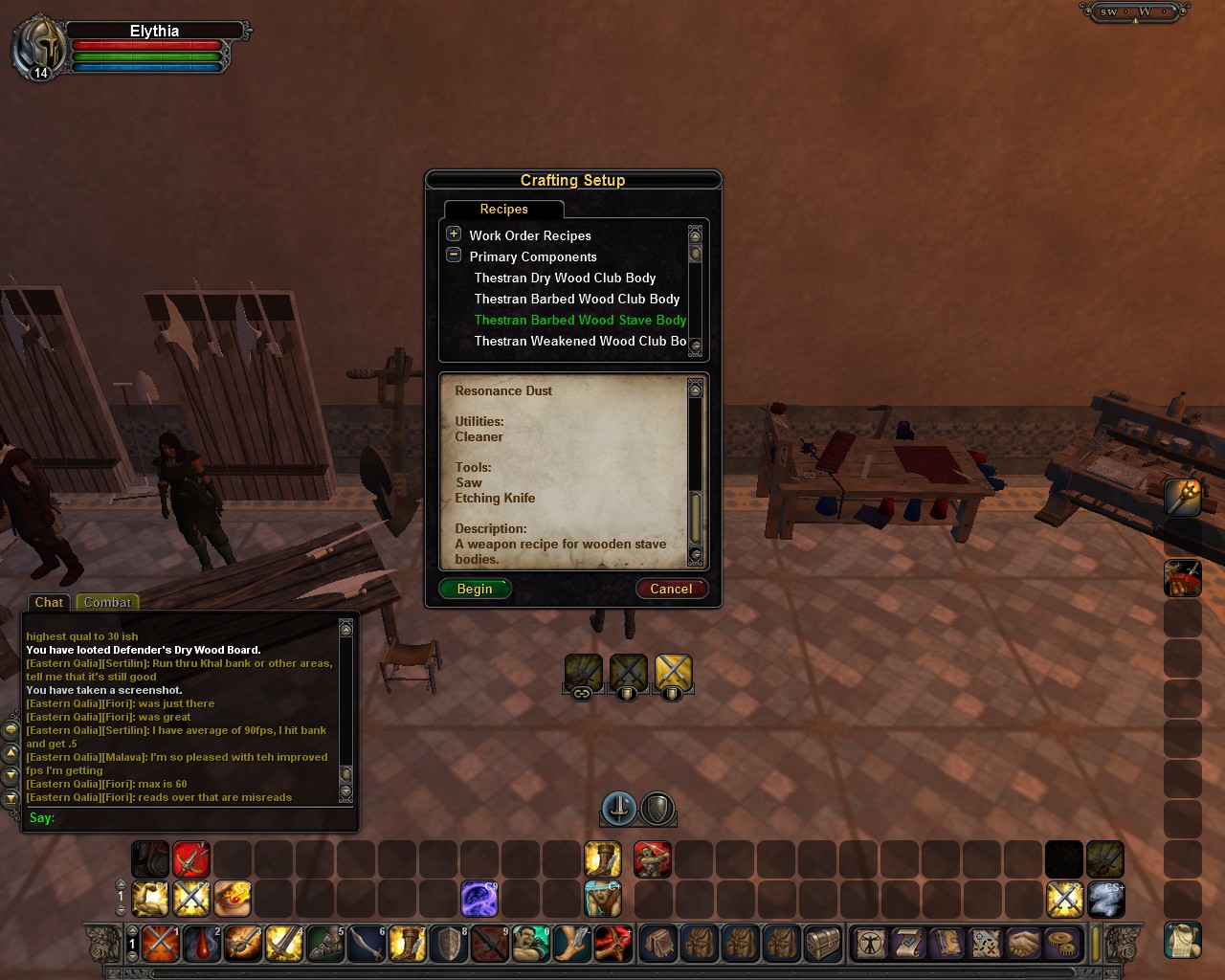Use the shield ability on the hotbar
The image size is (1225, 980).
click(449, 944)
